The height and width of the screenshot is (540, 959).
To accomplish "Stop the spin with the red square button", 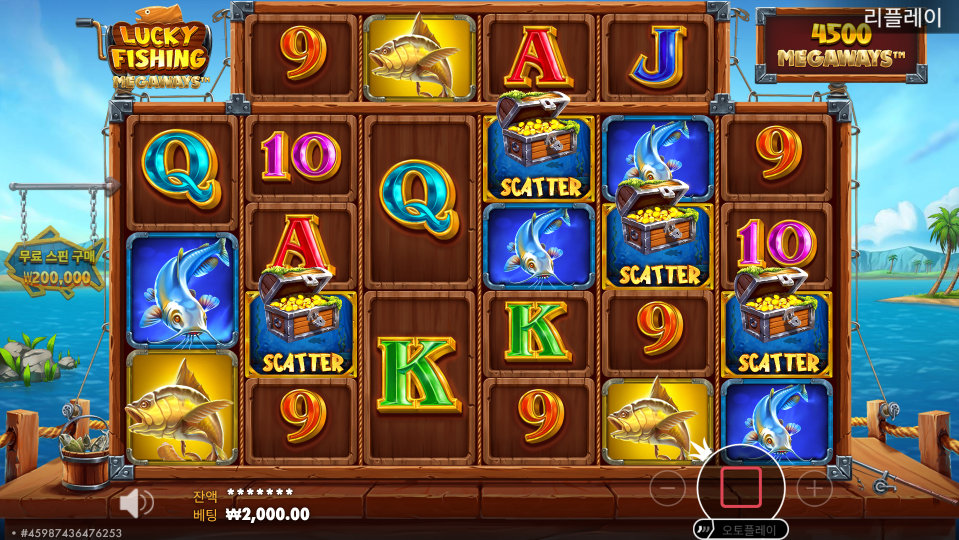I will click(741, 487).
